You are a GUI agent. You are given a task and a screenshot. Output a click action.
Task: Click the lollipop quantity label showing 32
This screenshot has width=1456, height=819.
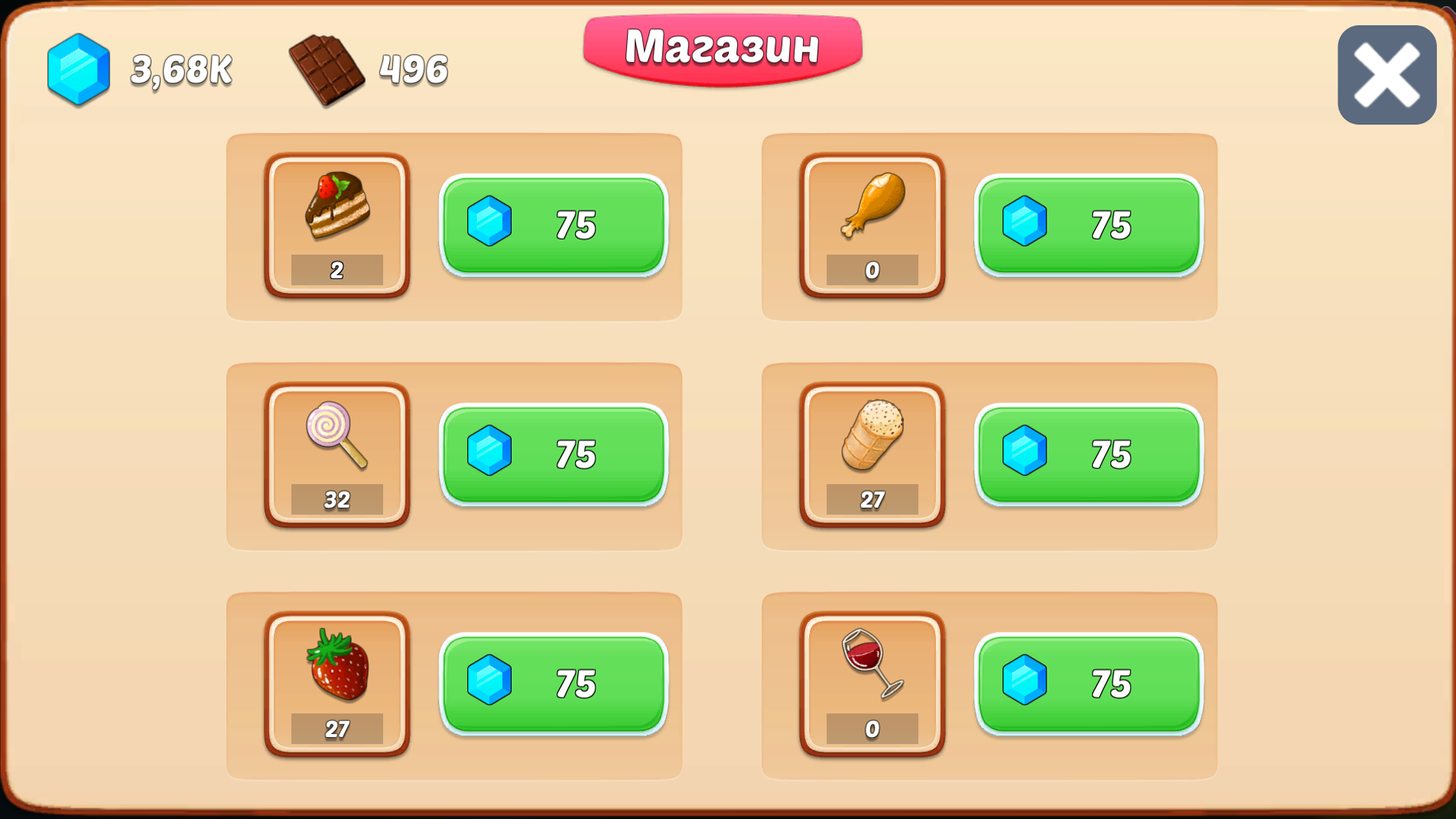click(x=338, y=499)
